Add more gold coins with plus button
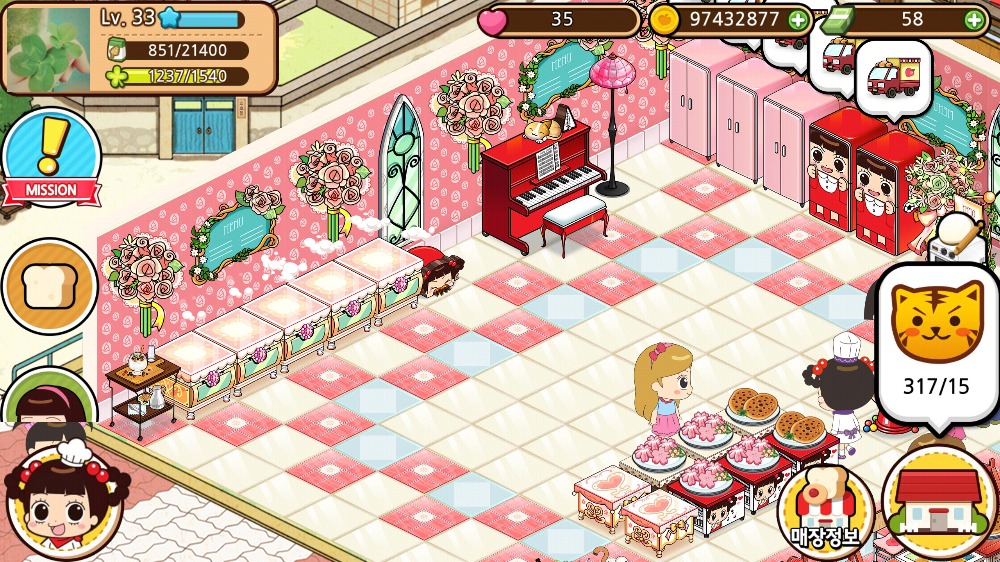Screen dimensions: 1000x562 [797, 19]
